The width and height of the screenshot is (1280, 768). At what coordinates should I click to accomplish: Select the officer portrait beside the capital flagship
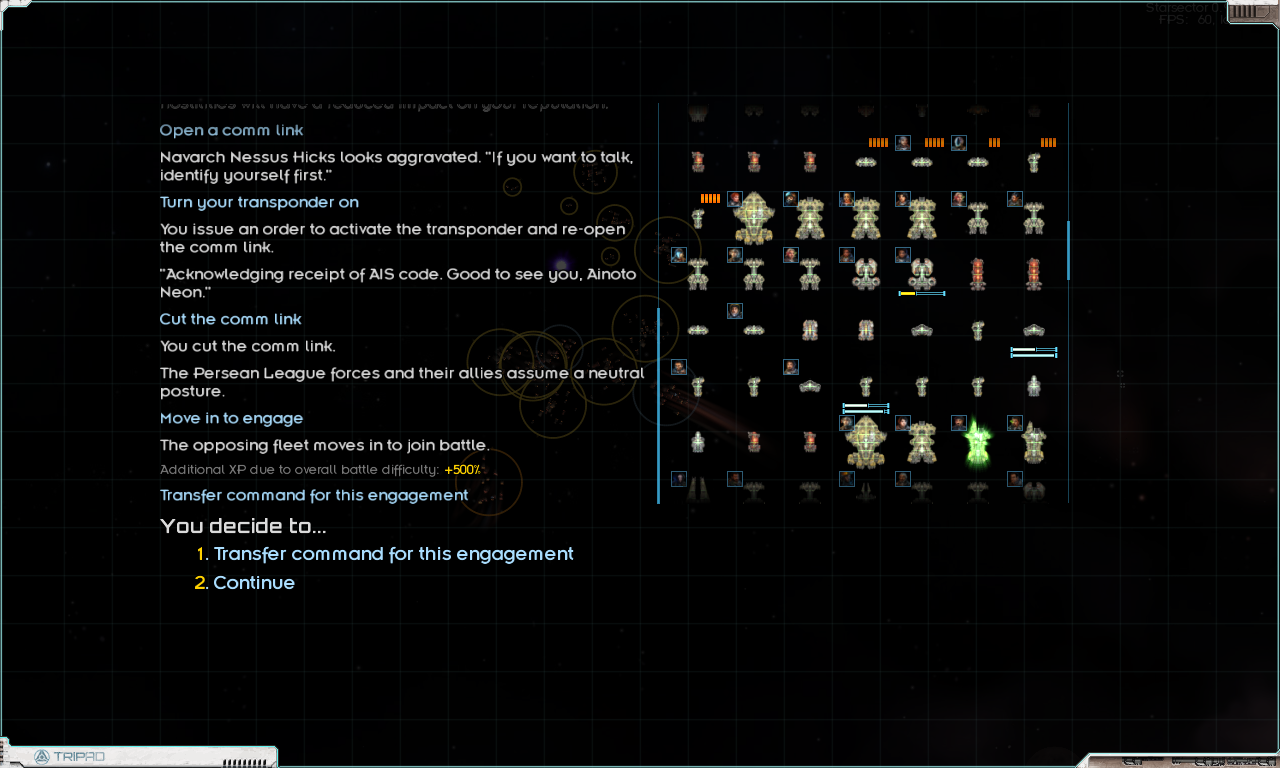tap(735, 198)
